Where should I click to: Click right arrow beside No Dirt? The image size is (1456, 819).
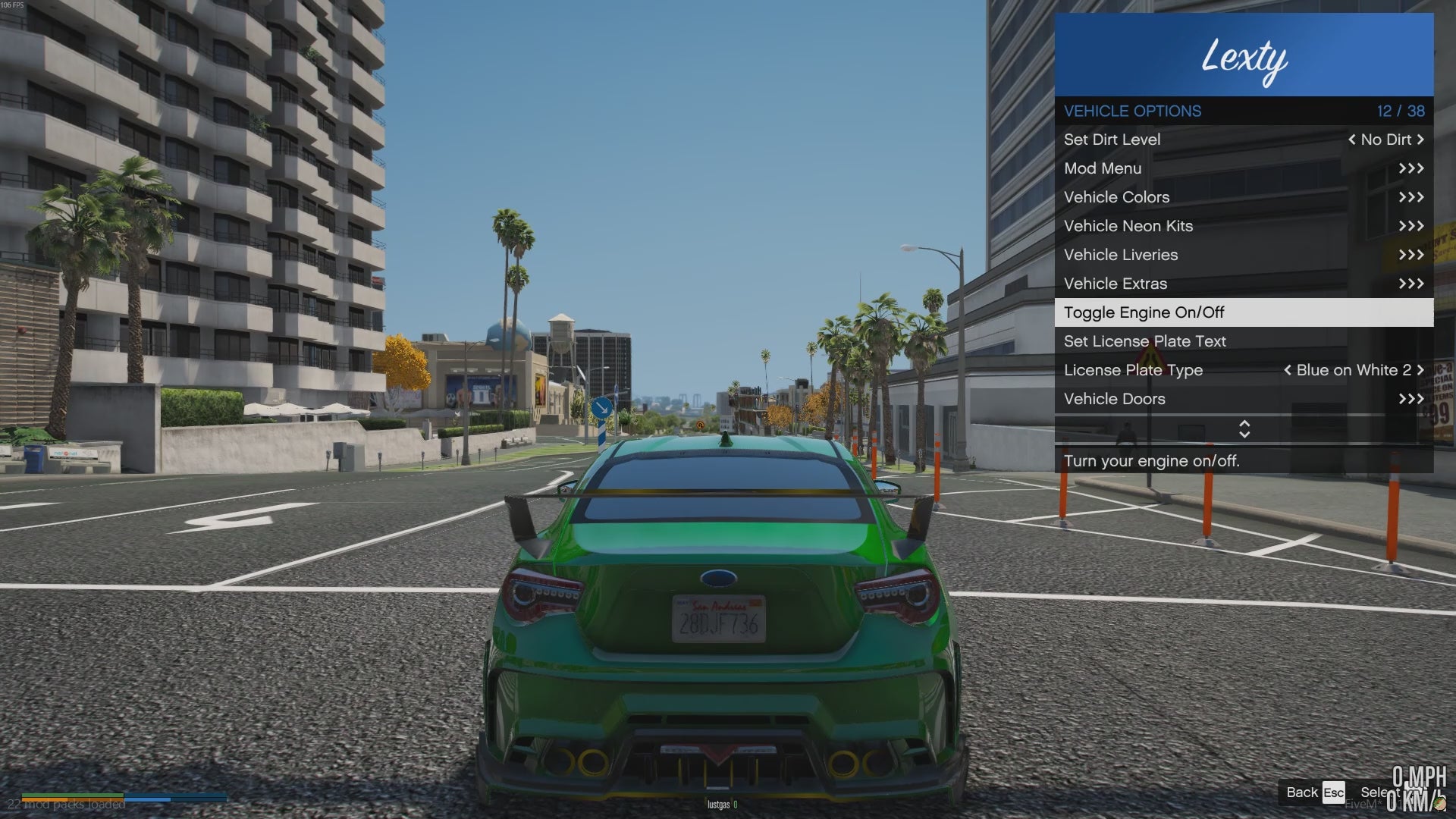point(1420,140)
